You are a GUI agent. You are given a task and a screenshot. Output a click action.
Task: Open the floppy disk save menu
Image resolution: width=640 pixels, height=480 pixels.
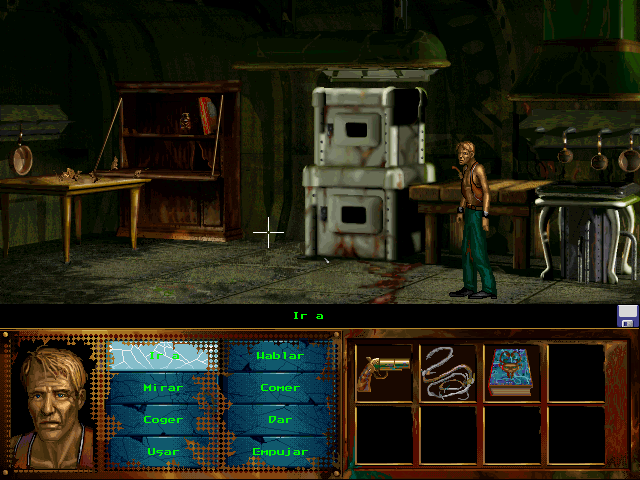628,316
